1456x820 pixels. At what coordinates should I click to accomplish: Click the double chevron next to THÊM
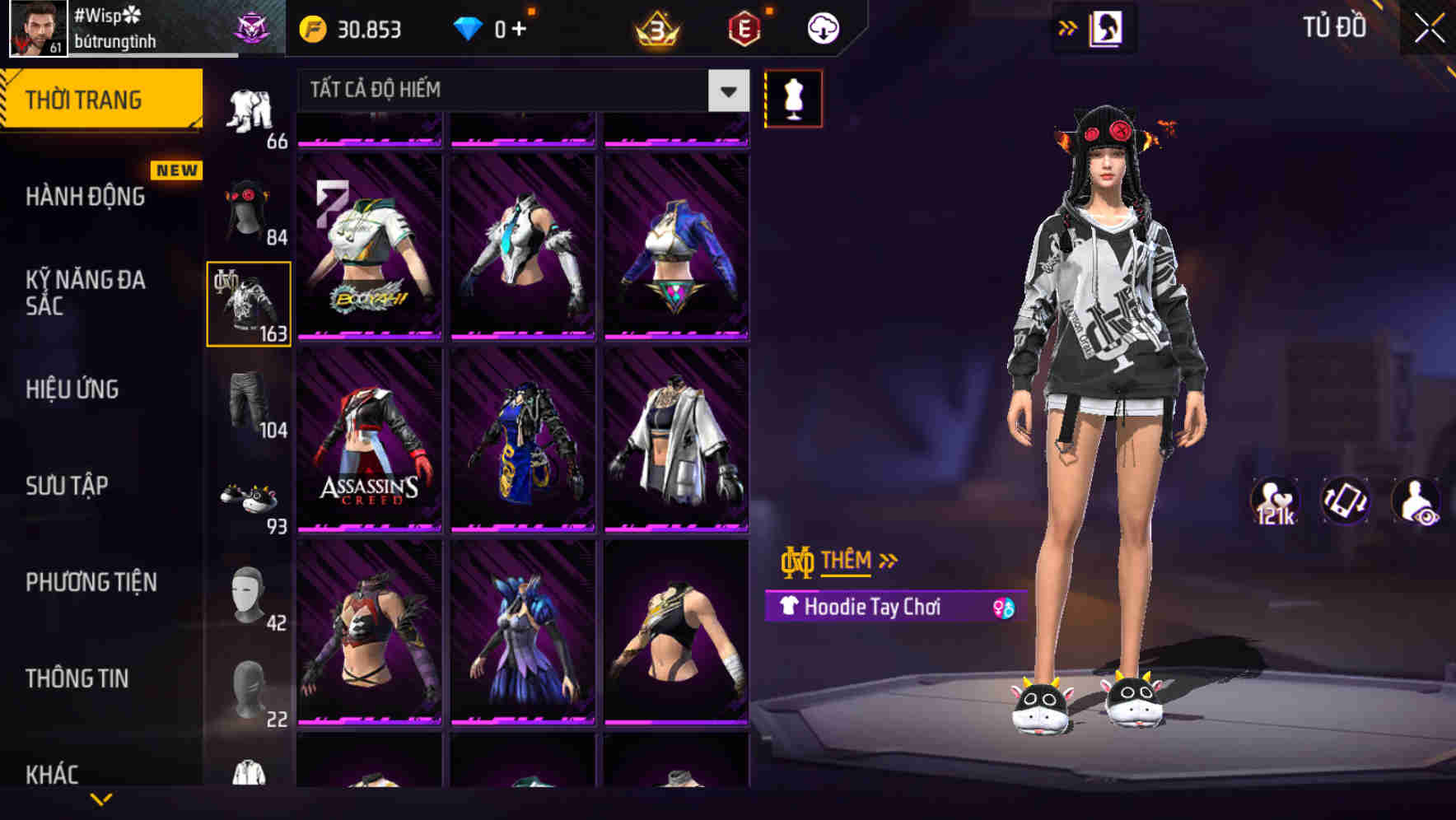point(888,561)
